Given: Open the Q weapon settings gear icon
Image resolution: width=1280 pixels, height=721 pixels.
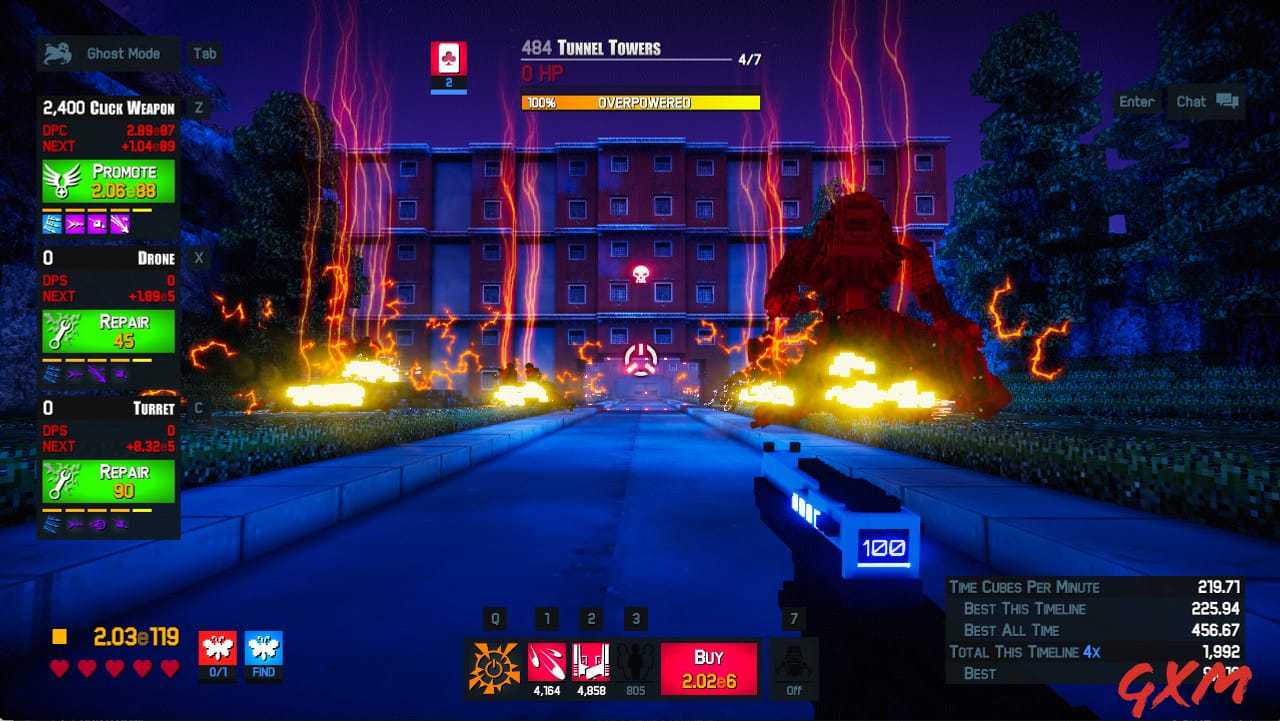Looking at the screenshot, I should (493, 662).
